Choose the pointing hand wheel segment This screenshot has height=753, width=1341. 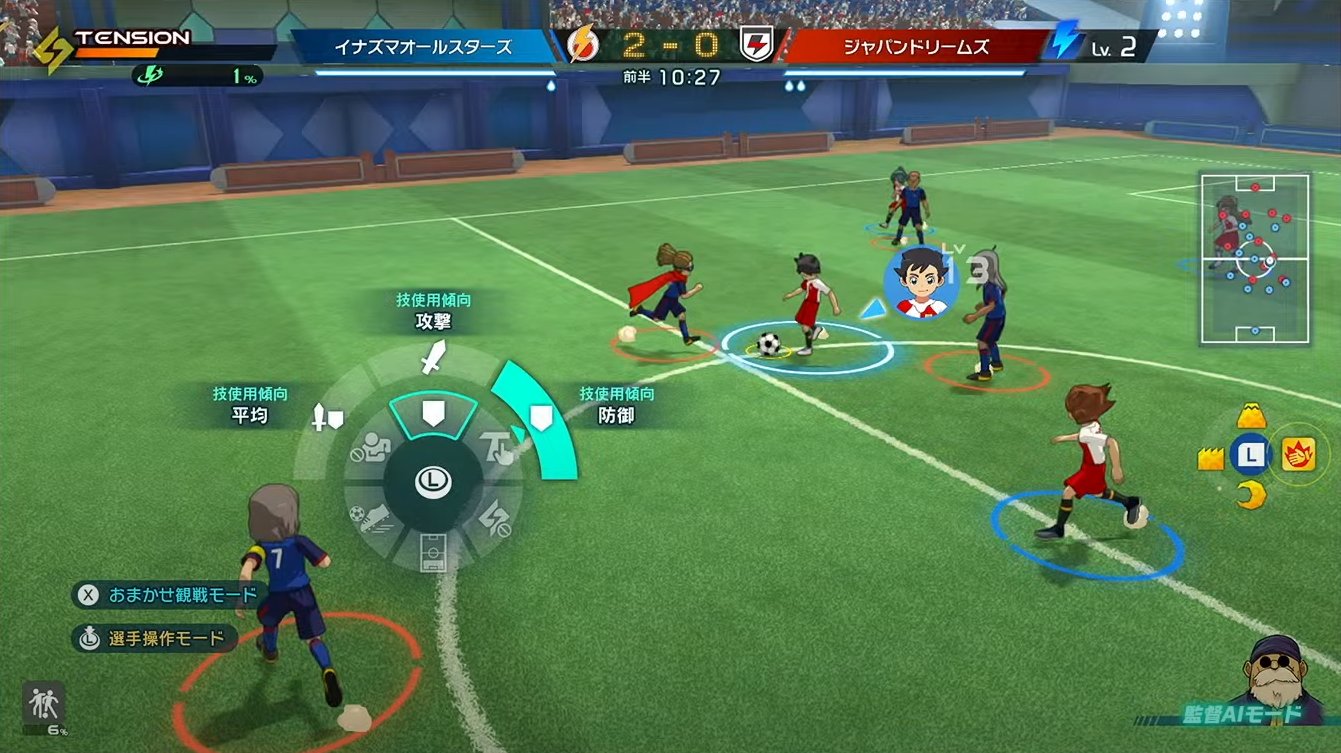point(496,446)
